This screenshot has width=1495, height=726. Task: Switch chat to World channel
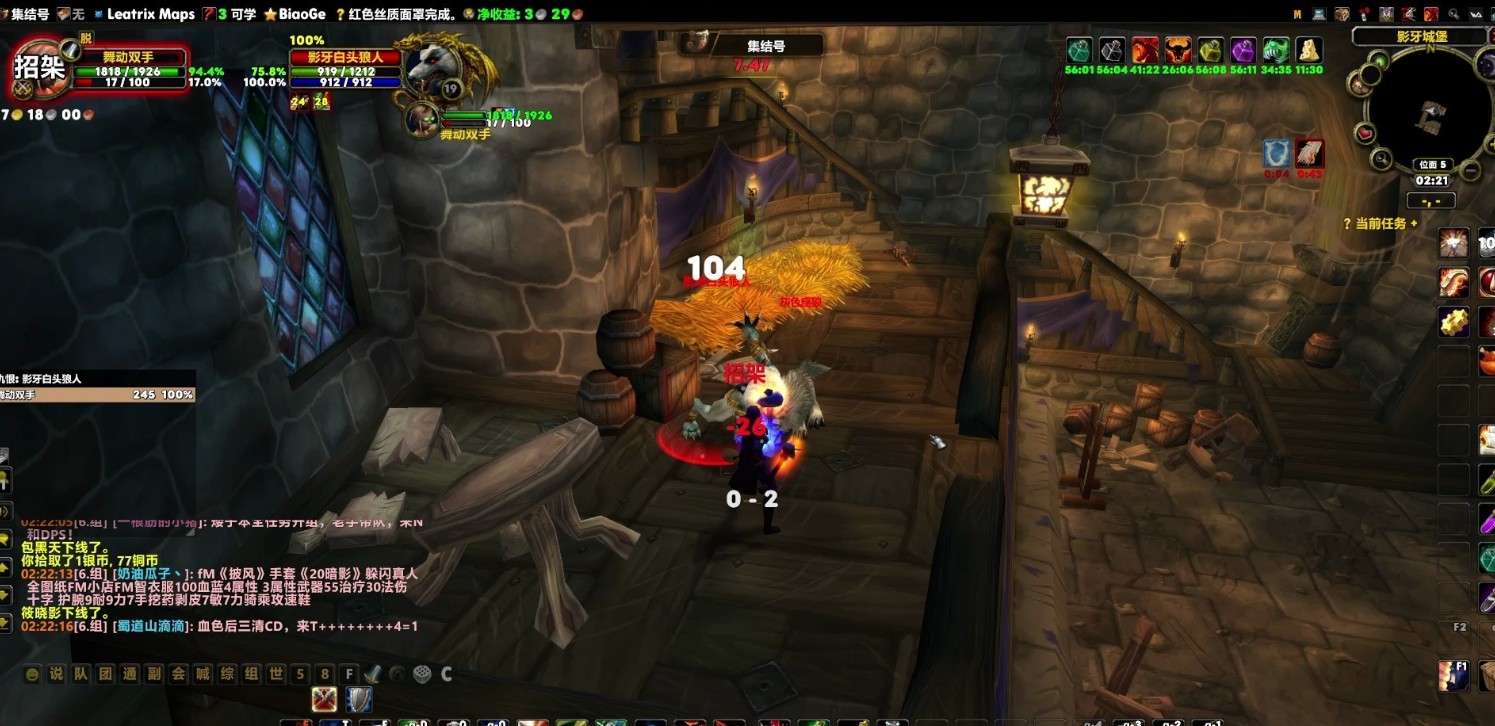click(x=276, y=674)
